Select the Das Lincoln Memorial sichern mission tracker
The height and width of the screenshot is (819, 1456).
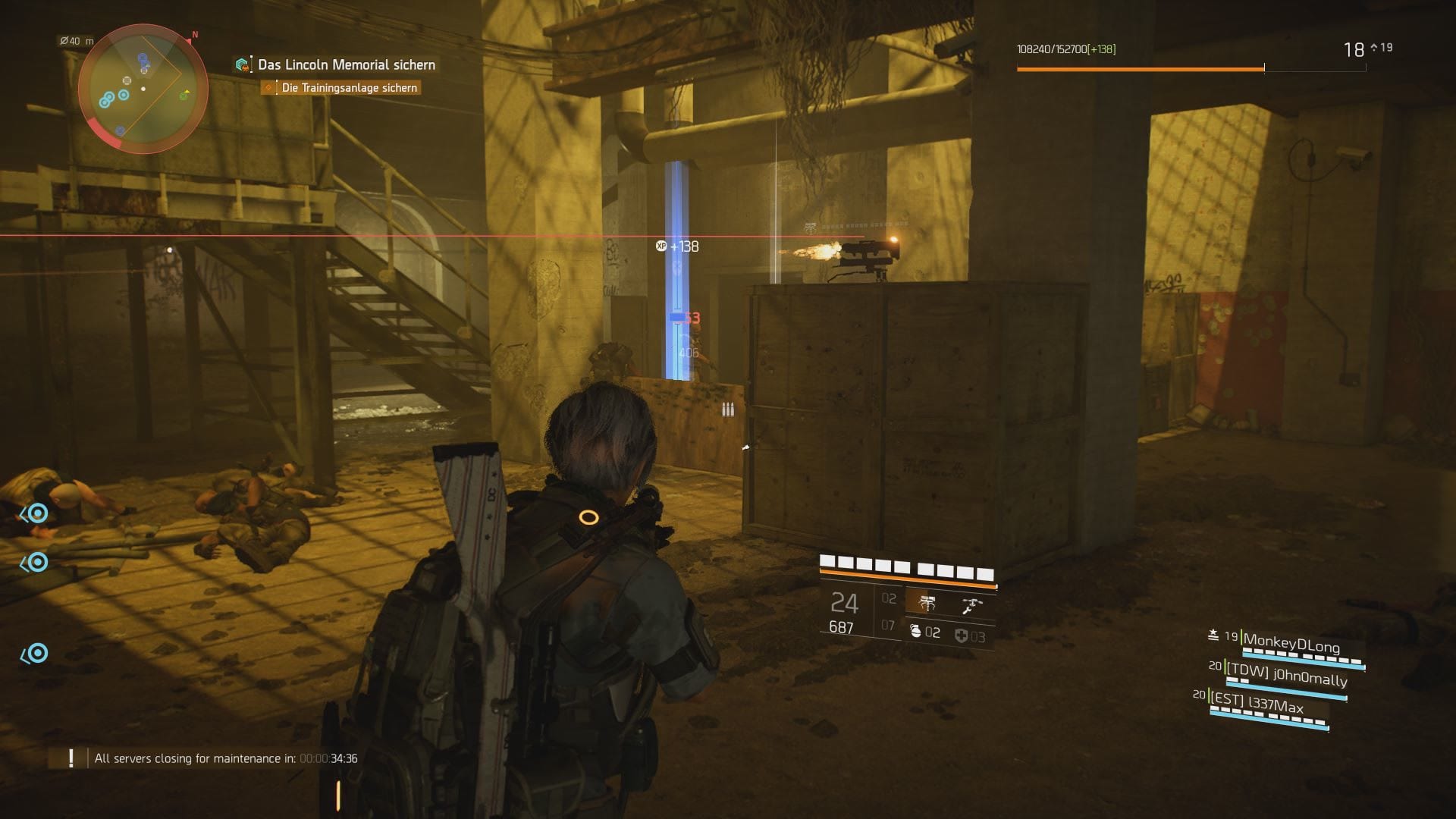click(x=346, y=65)
